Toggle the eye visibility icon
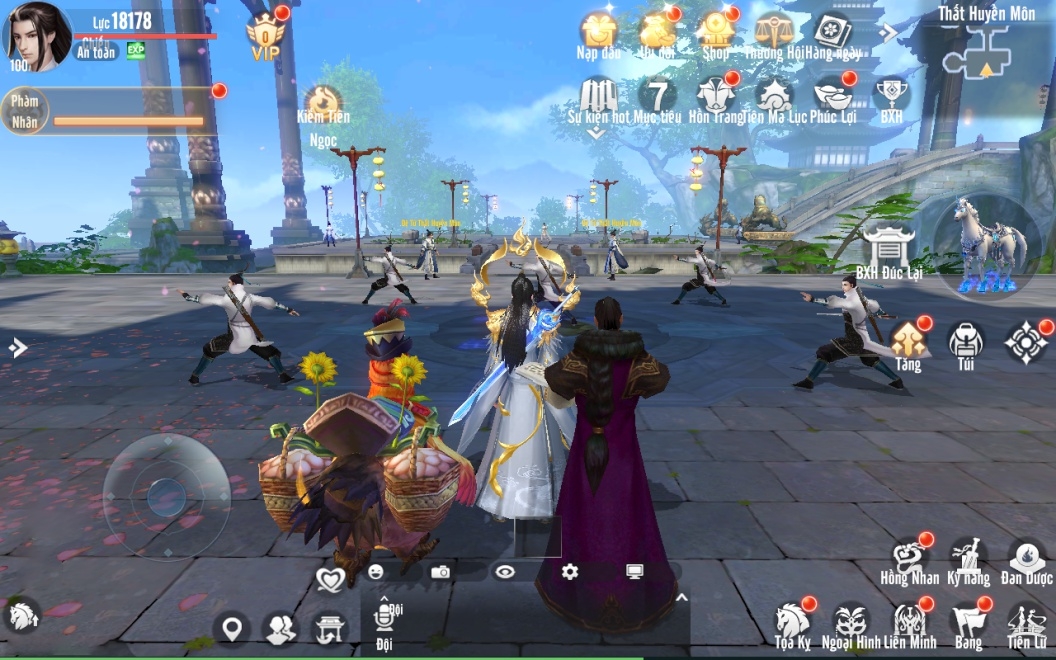Viewport: 1056px width, 660px height. [x=505, y=571]
